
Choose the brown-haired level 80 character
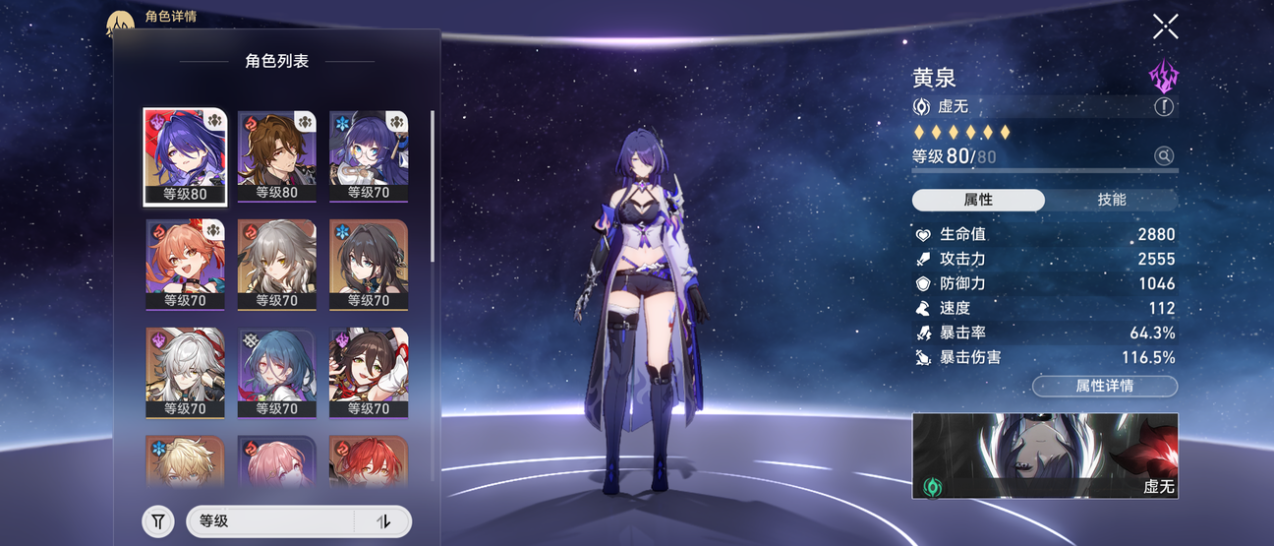pyautogui.click(x=277, y=156)
